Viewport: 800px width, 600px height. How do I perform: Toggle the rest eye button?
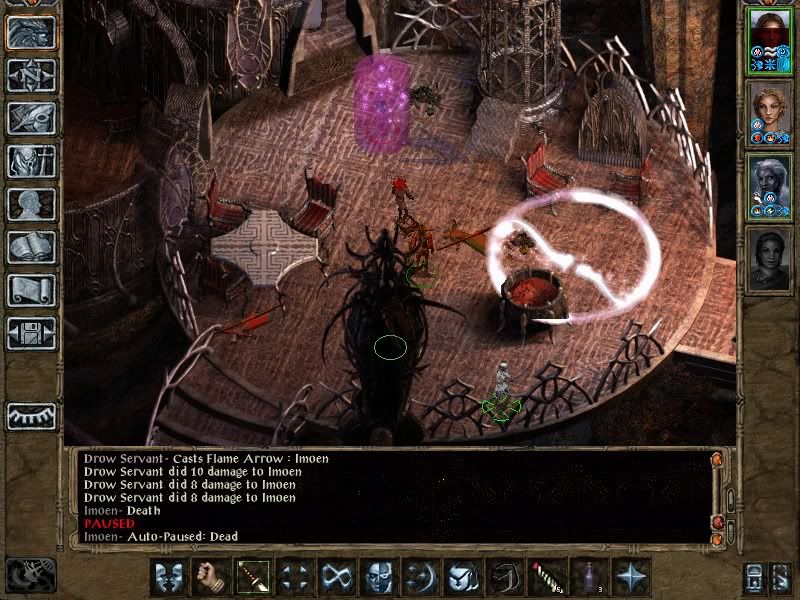click(31, 416)
